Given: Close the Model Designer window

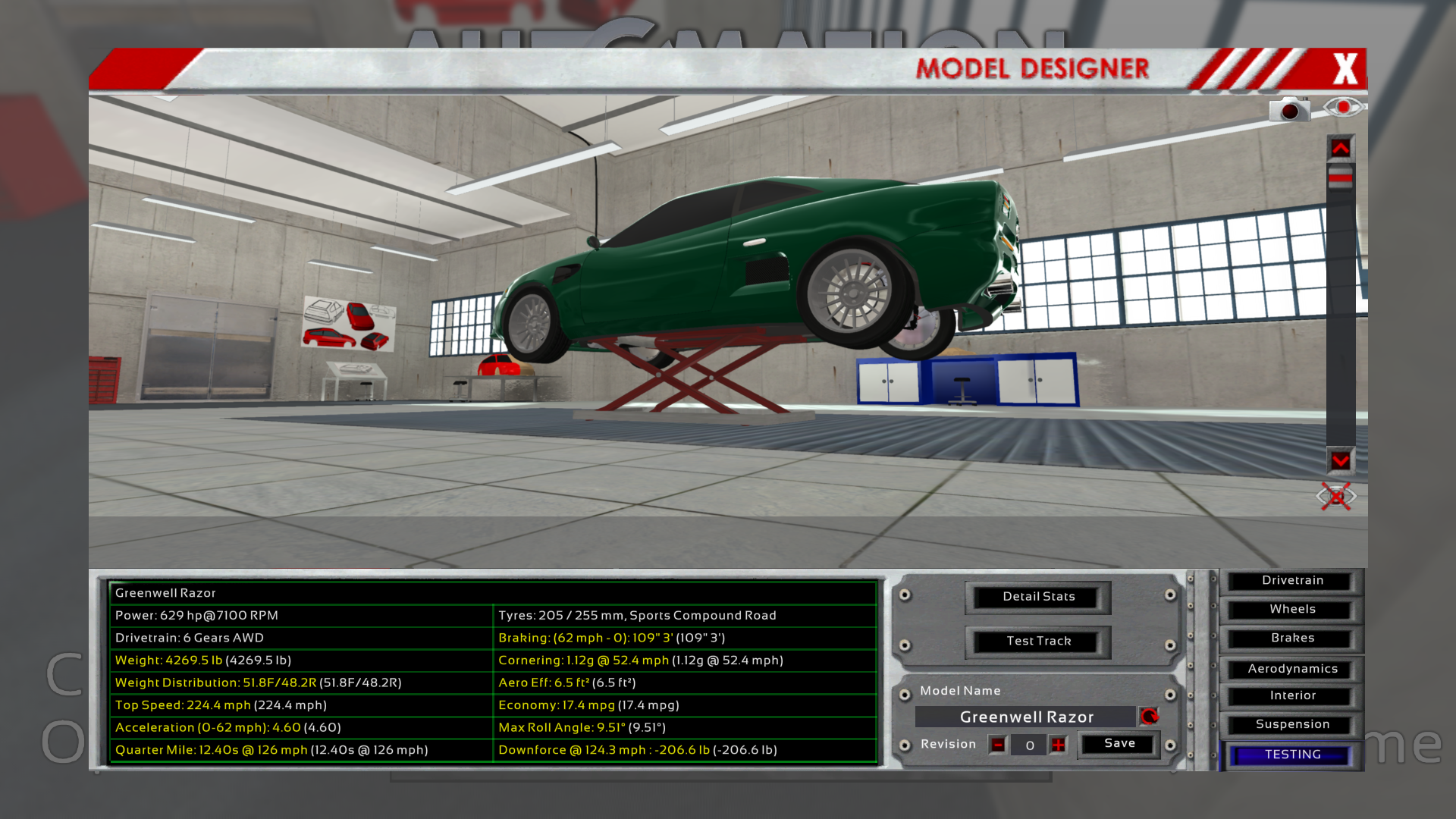Looking at the screenshot, I should (1345, 69).
